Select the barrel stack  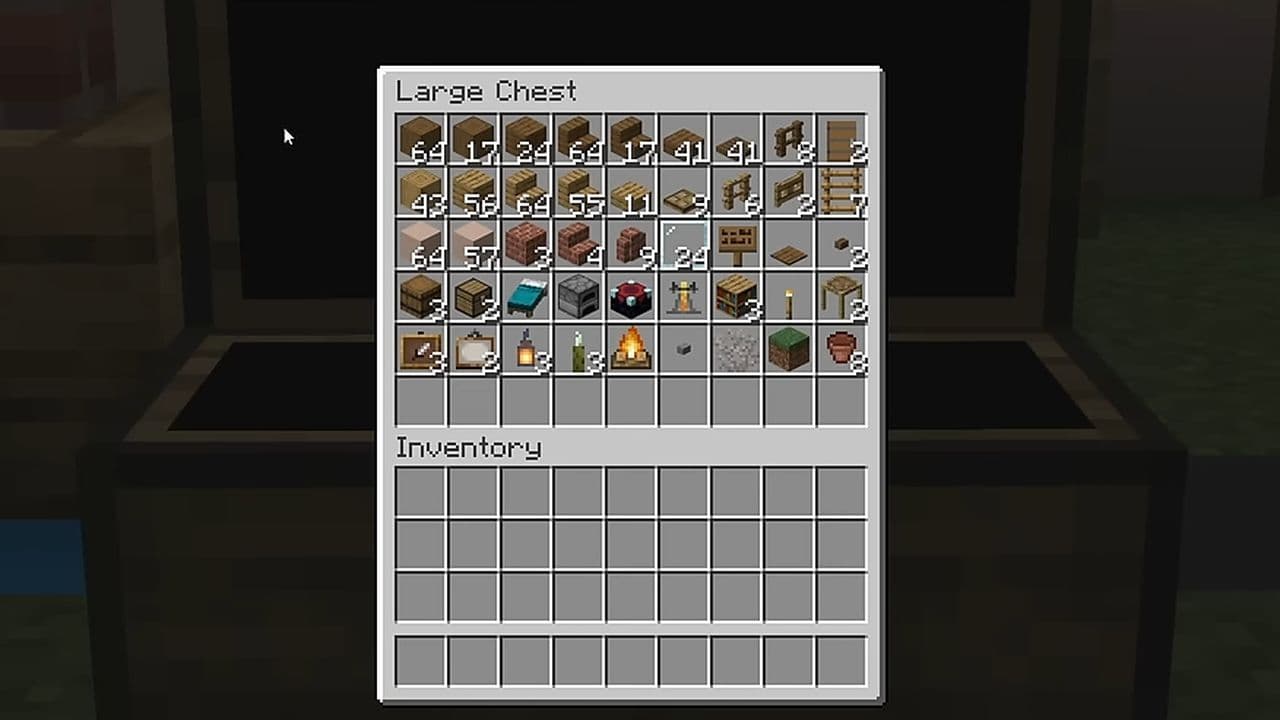(420, 296)
